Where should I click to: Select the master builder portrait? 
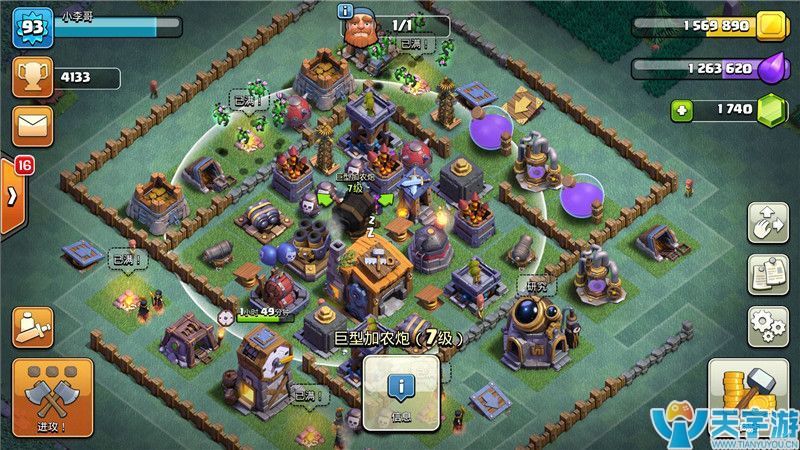pyautogui.click(x=363, y=33)
